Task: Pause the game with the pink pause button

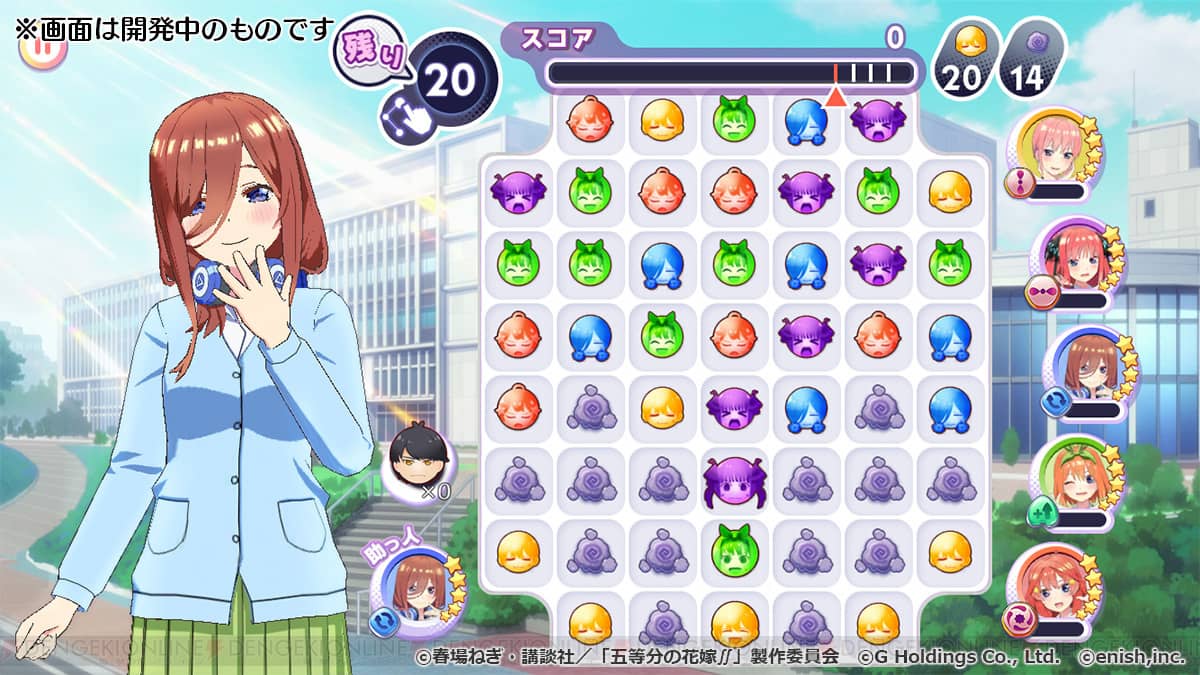Action: 42,50
